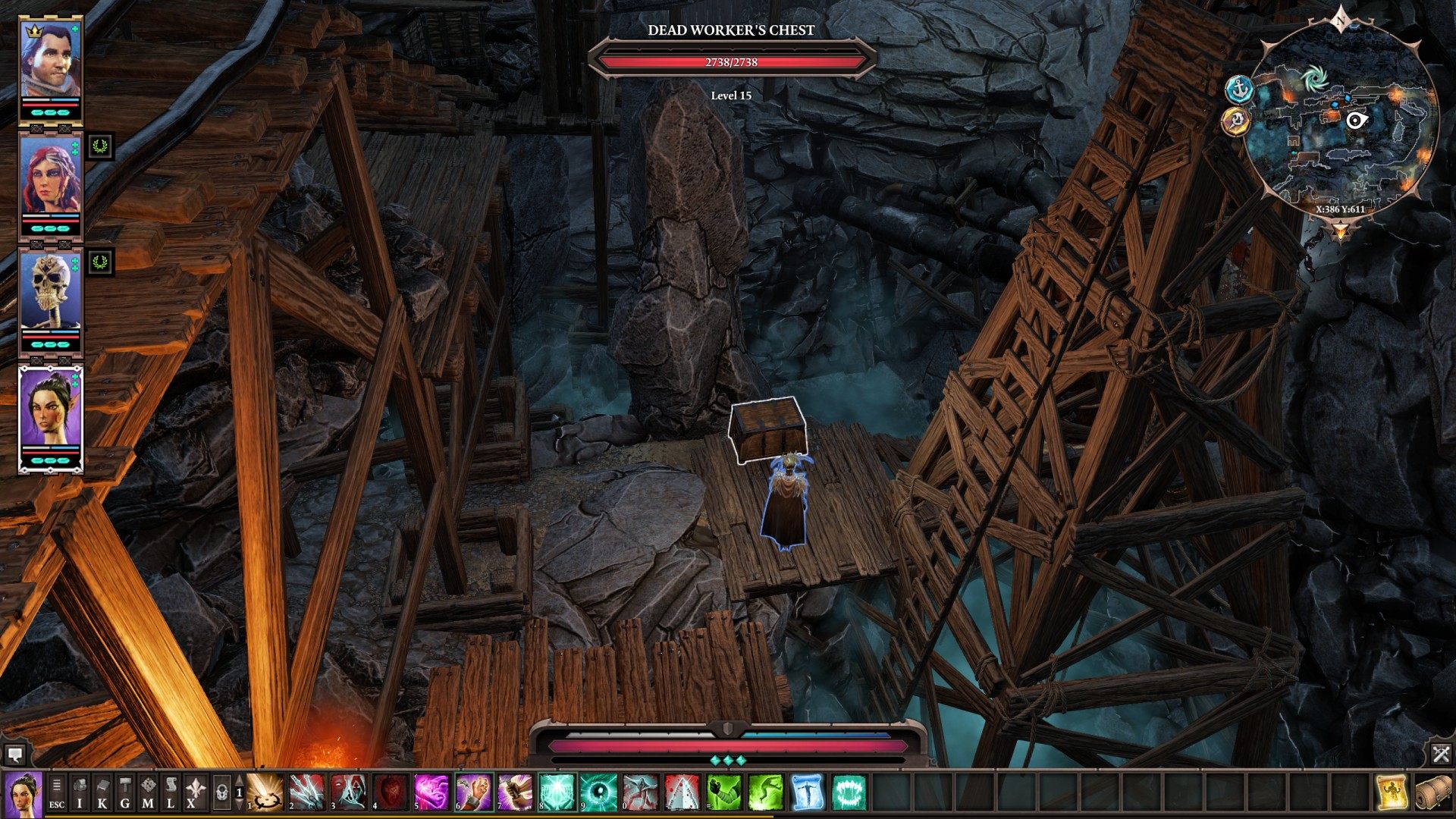This screenshot has height=819, width=1456.
Task: Open the skills book labeled K
Action: coord(102,792)
